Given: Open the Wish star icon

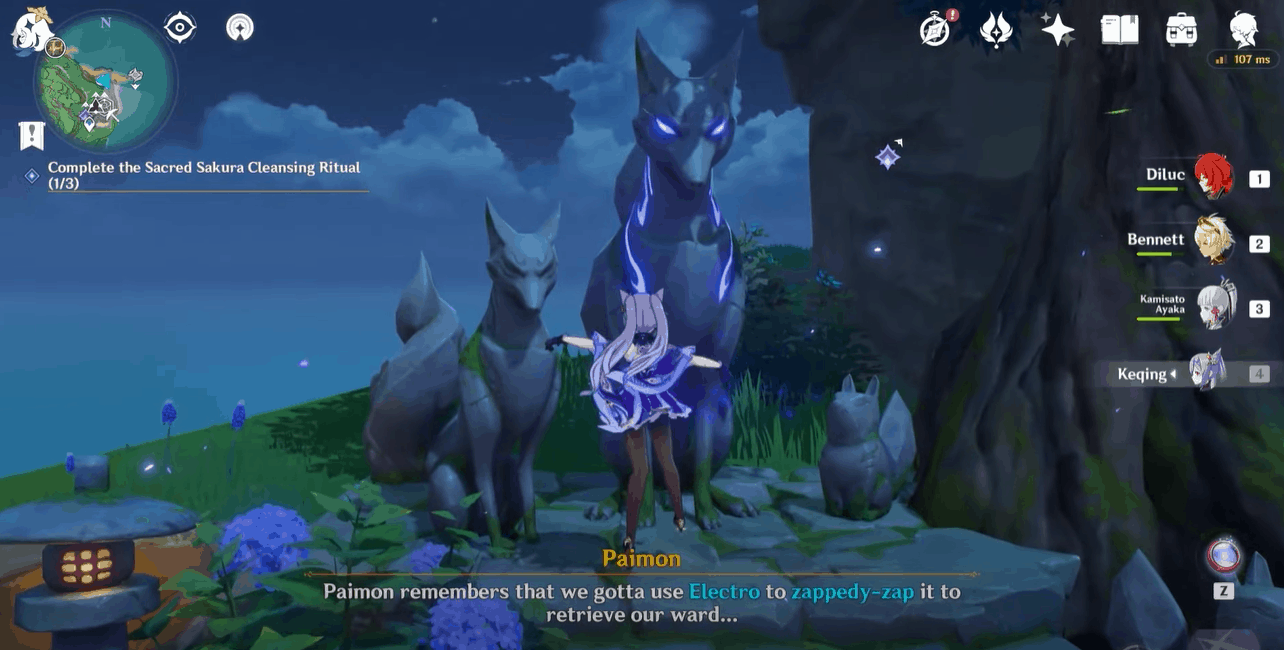Looking at the screenshot, I should click(x=1057, y=29).
